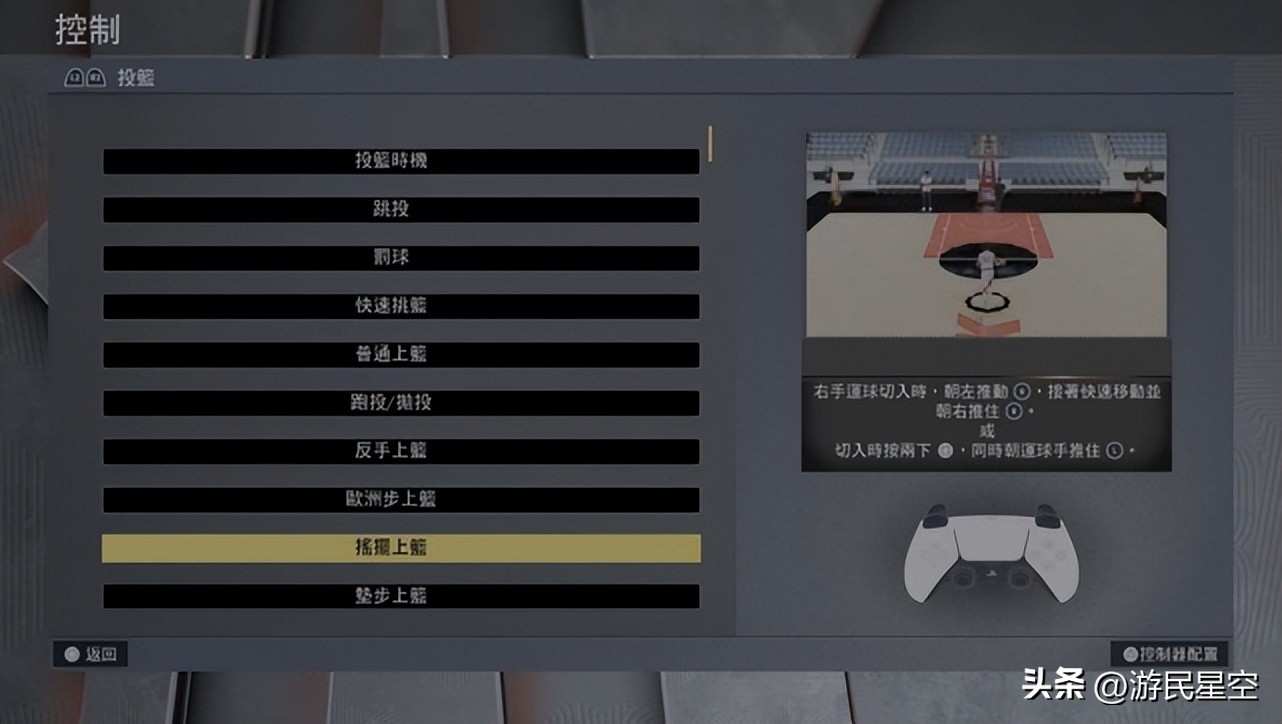This screenshot has width=1282, height=724.
Task: Select 跑投/拋投 in the list
Action: [x=400, y=402]
